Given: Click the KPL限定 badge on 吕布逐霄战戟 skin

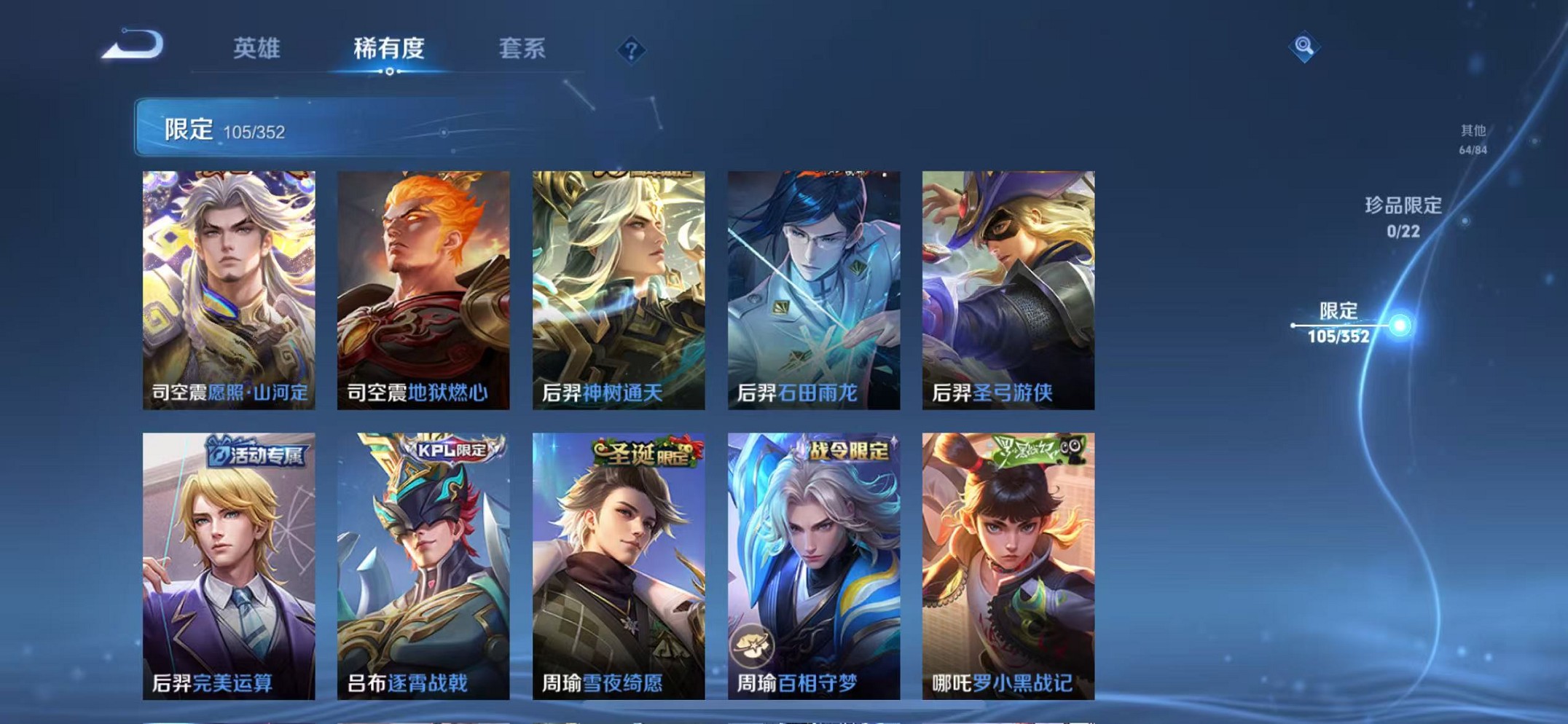Looking at the screenshot, I should (x=450, y=451).
